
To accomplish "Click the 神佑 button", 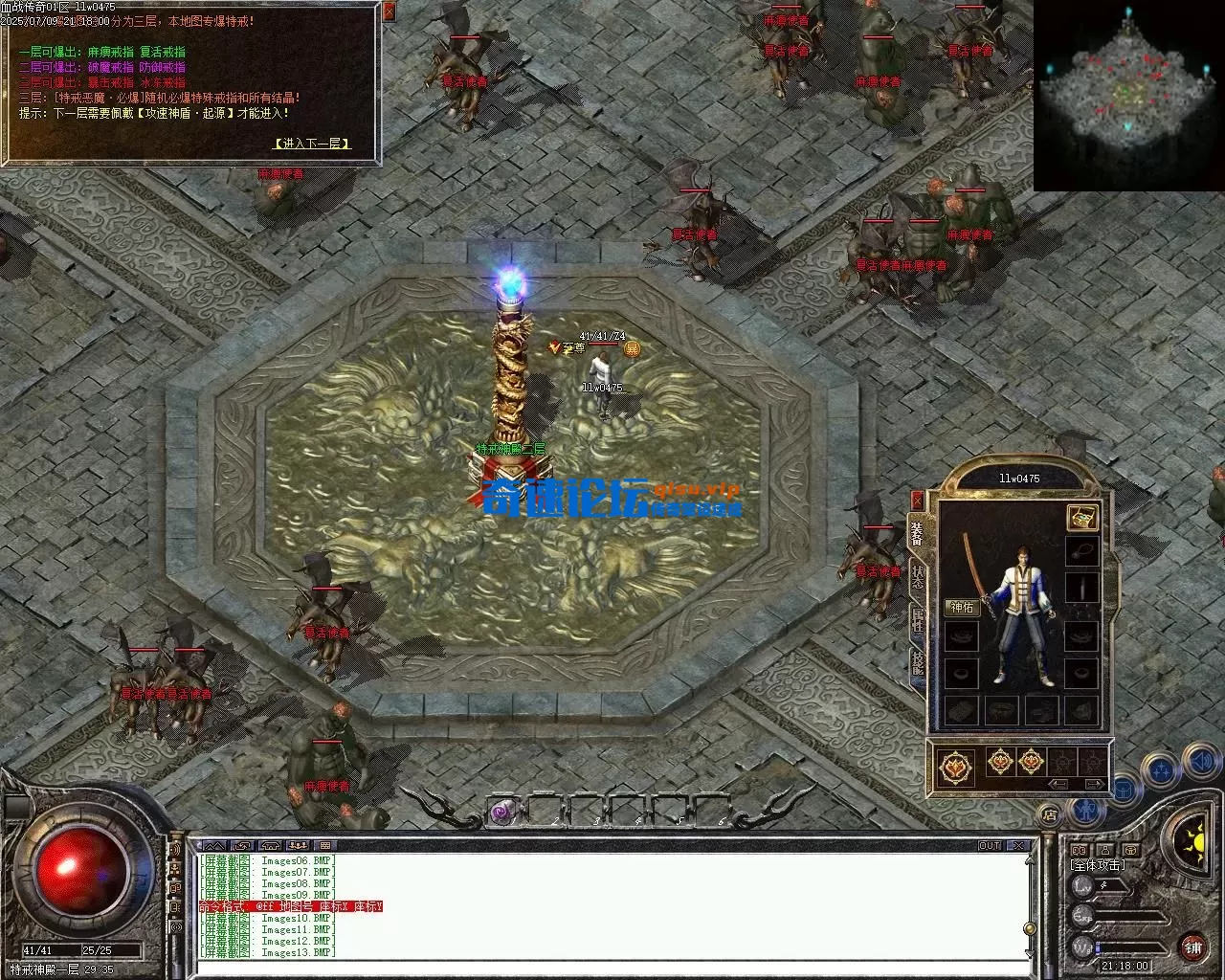I will [x=961, y=607].
